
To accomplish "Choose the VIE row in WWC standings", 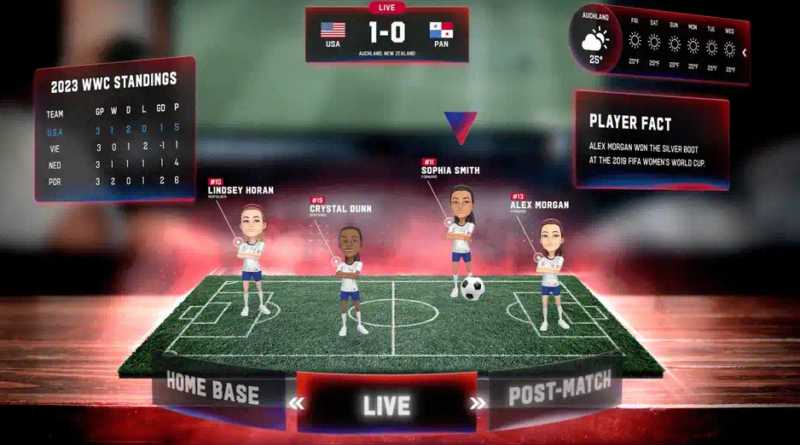I will pos(112,146).
